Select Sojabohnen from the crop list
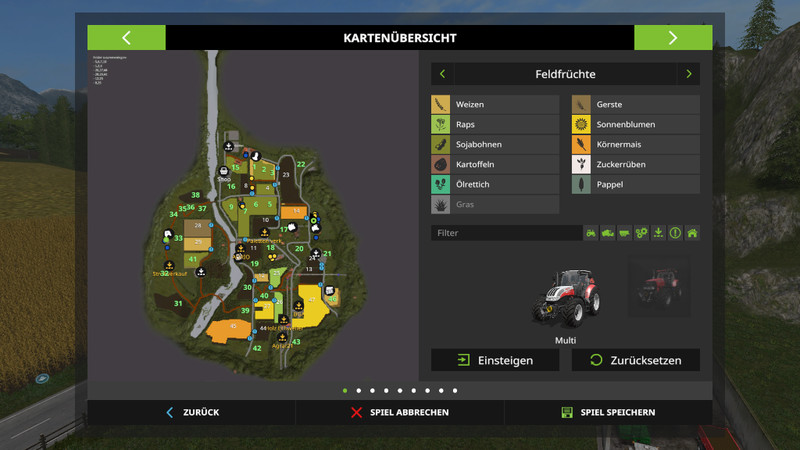The height and width of the screenshot is (450, 800). pyautogui.click(x=495, y=145)
